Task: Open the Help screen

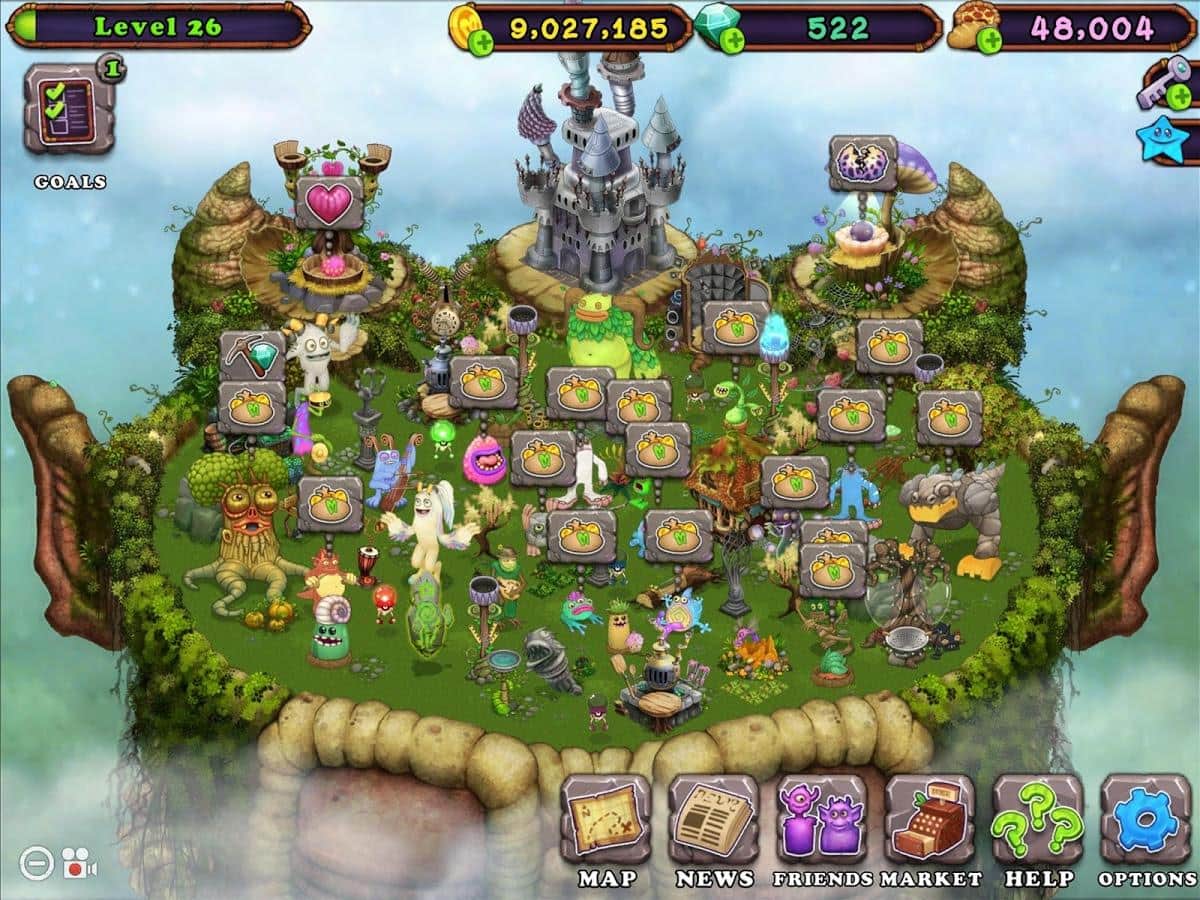Action: 1037,819
